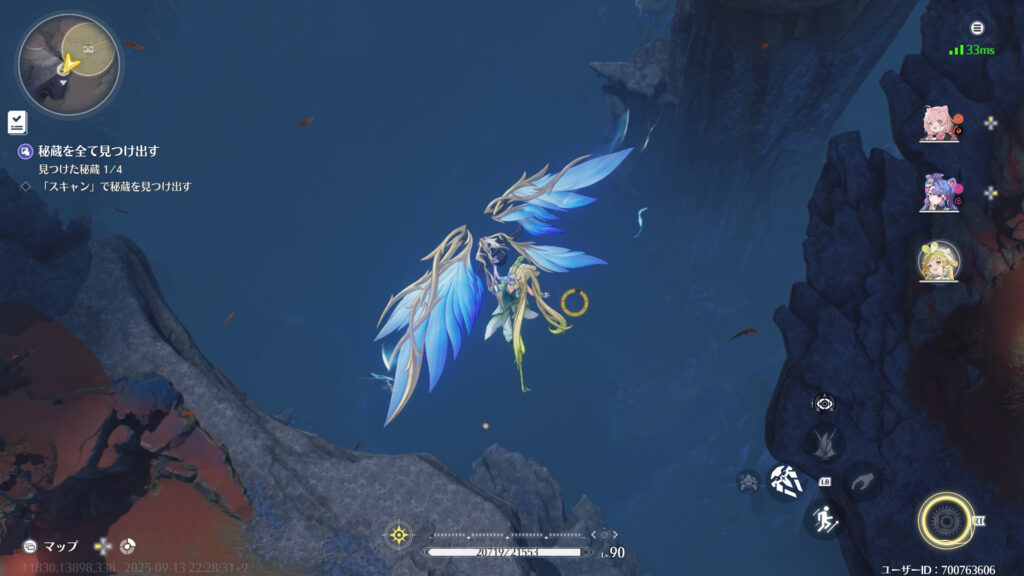This screenshot has height=576, width=1024.
Task: Click the yellow compass sun icon
Action: (x=399, y=535)
